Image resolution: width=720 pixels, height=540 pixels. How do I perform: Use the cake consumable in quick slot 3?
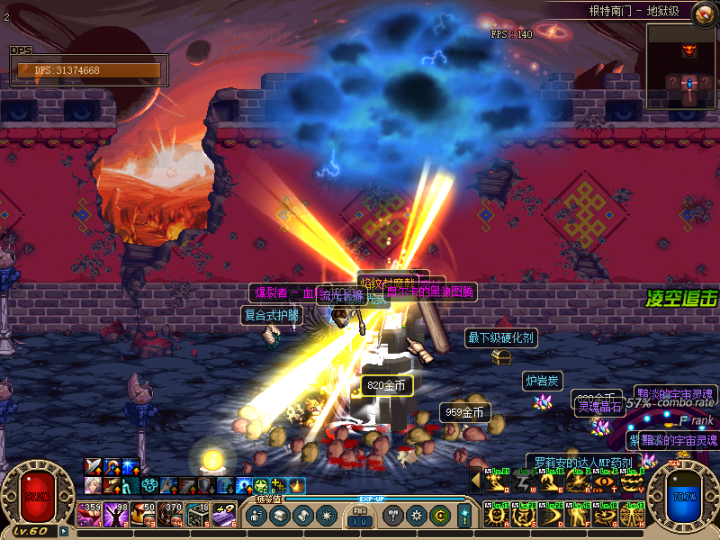pos(143,514)
